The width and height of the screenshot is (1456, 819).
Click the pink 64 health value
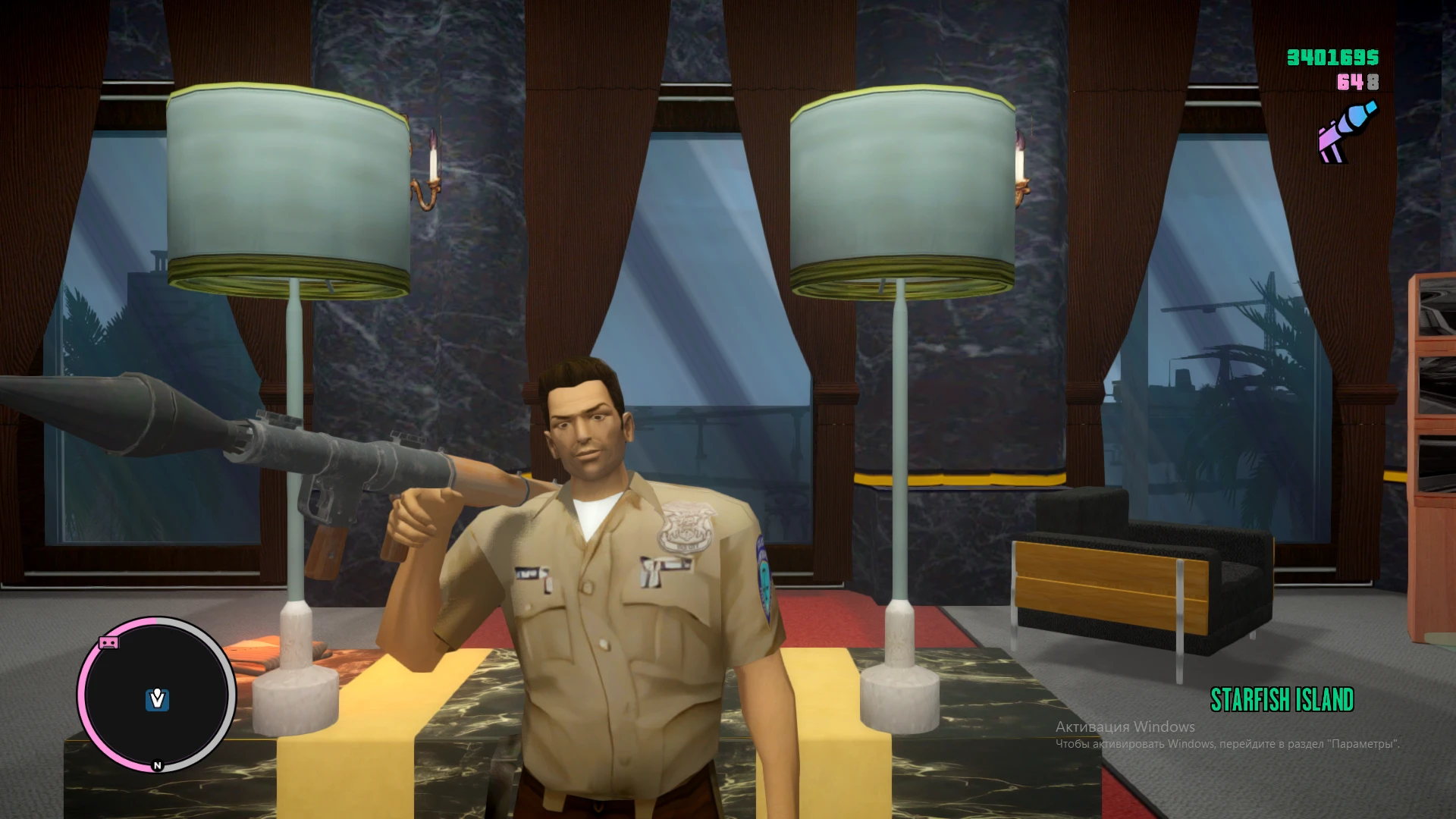(x=1350, y=82)
